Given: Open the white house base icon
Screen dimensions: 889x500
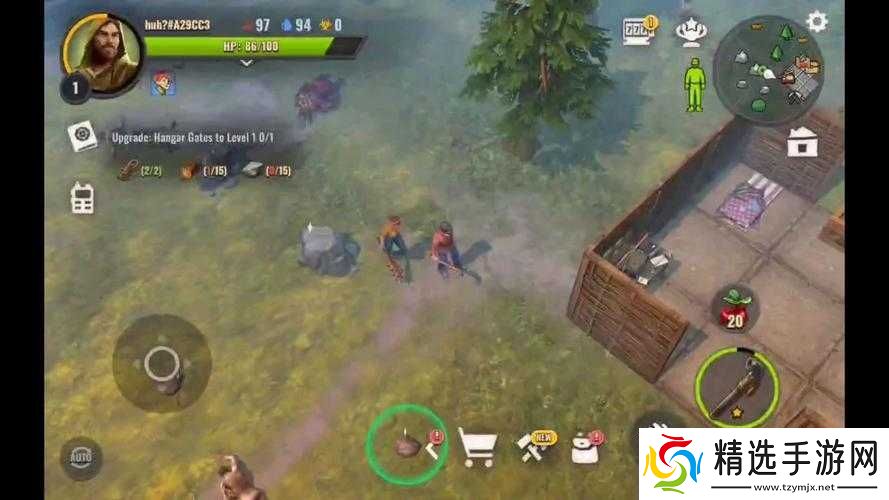Looking at the screenshot, I should click(802, 142).
